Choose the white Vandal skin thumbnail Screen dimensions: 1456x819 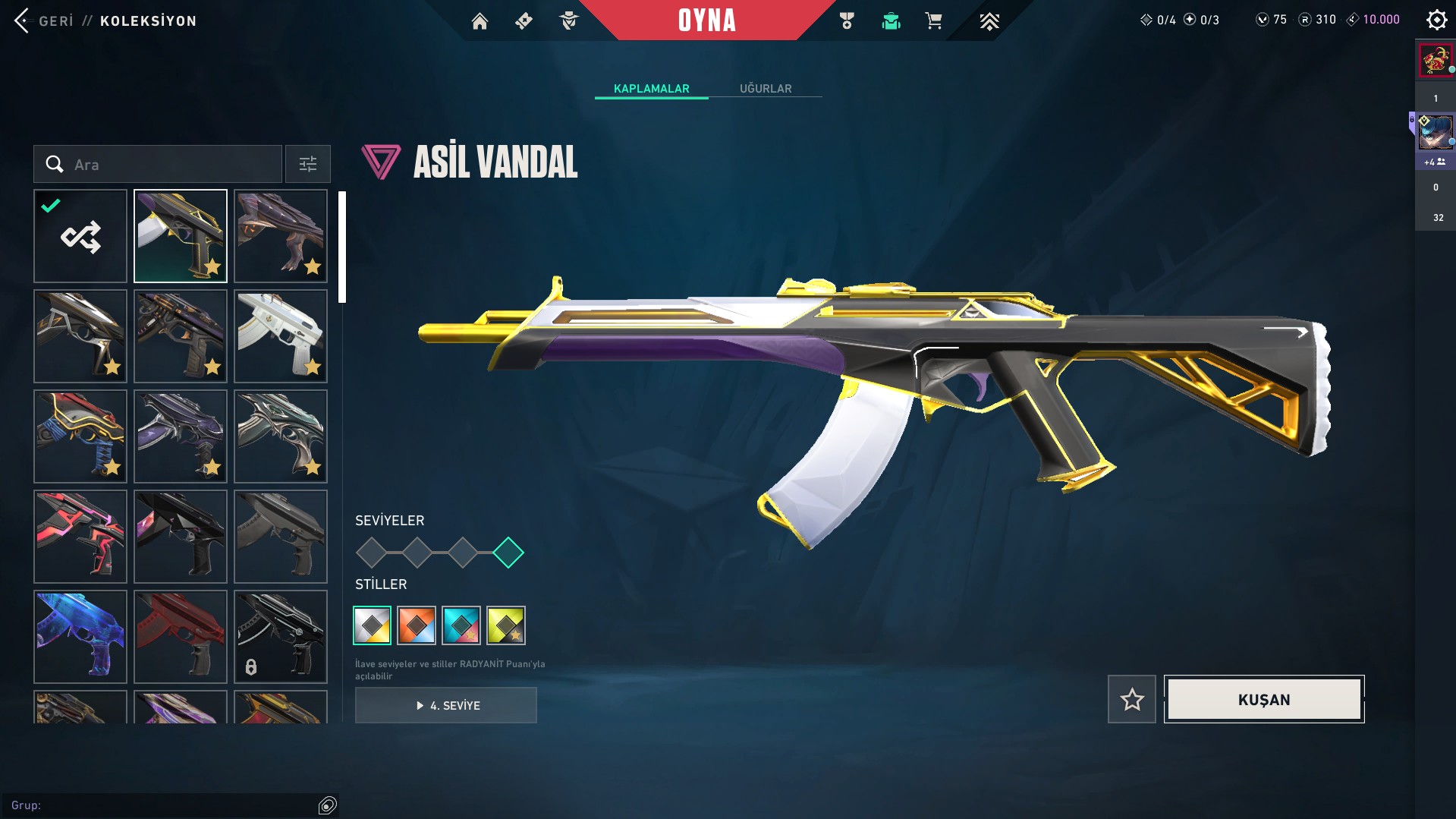[x=281, y=336]
